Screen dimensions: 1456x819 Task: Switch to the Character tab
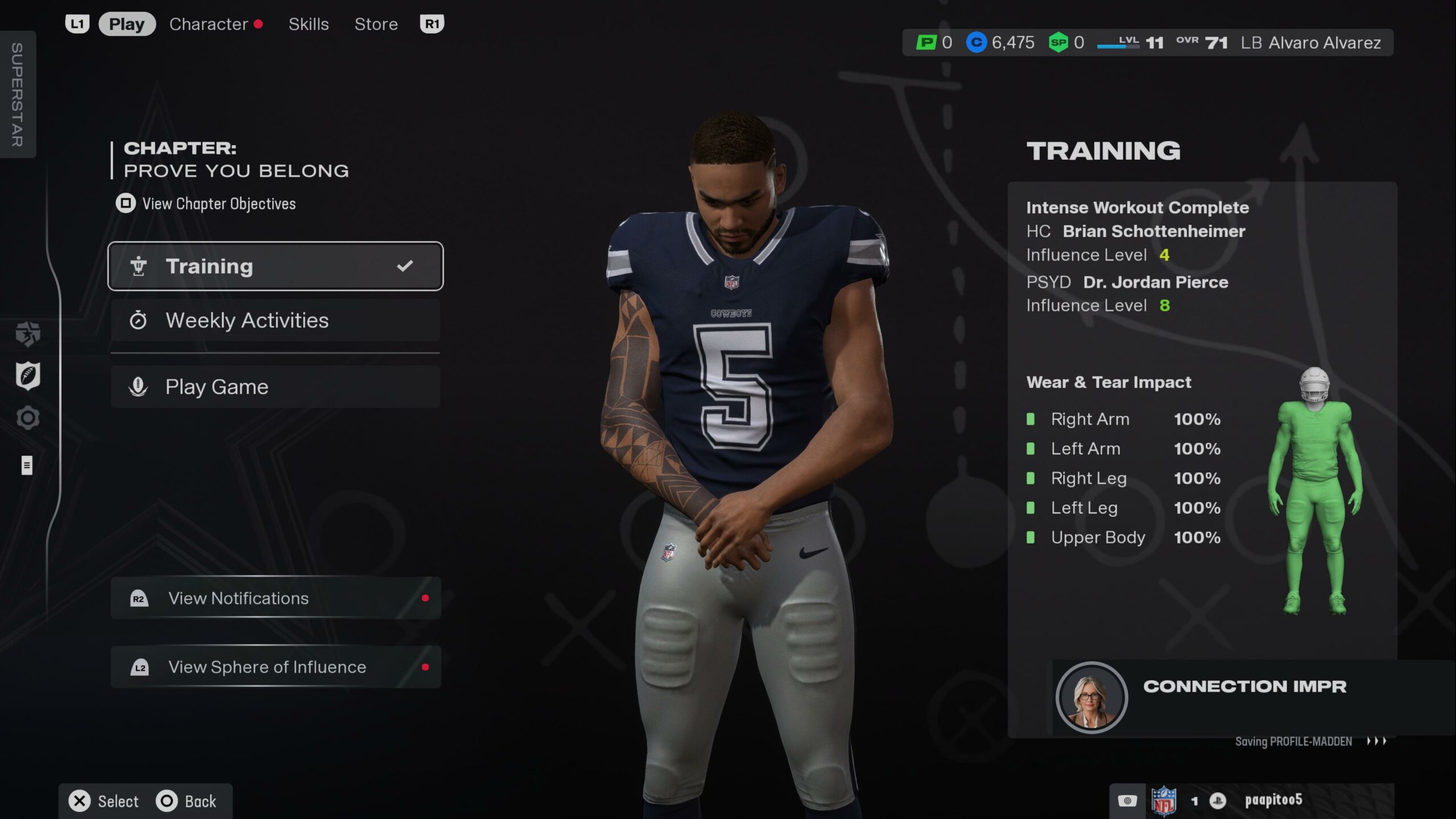coord(209,24)
